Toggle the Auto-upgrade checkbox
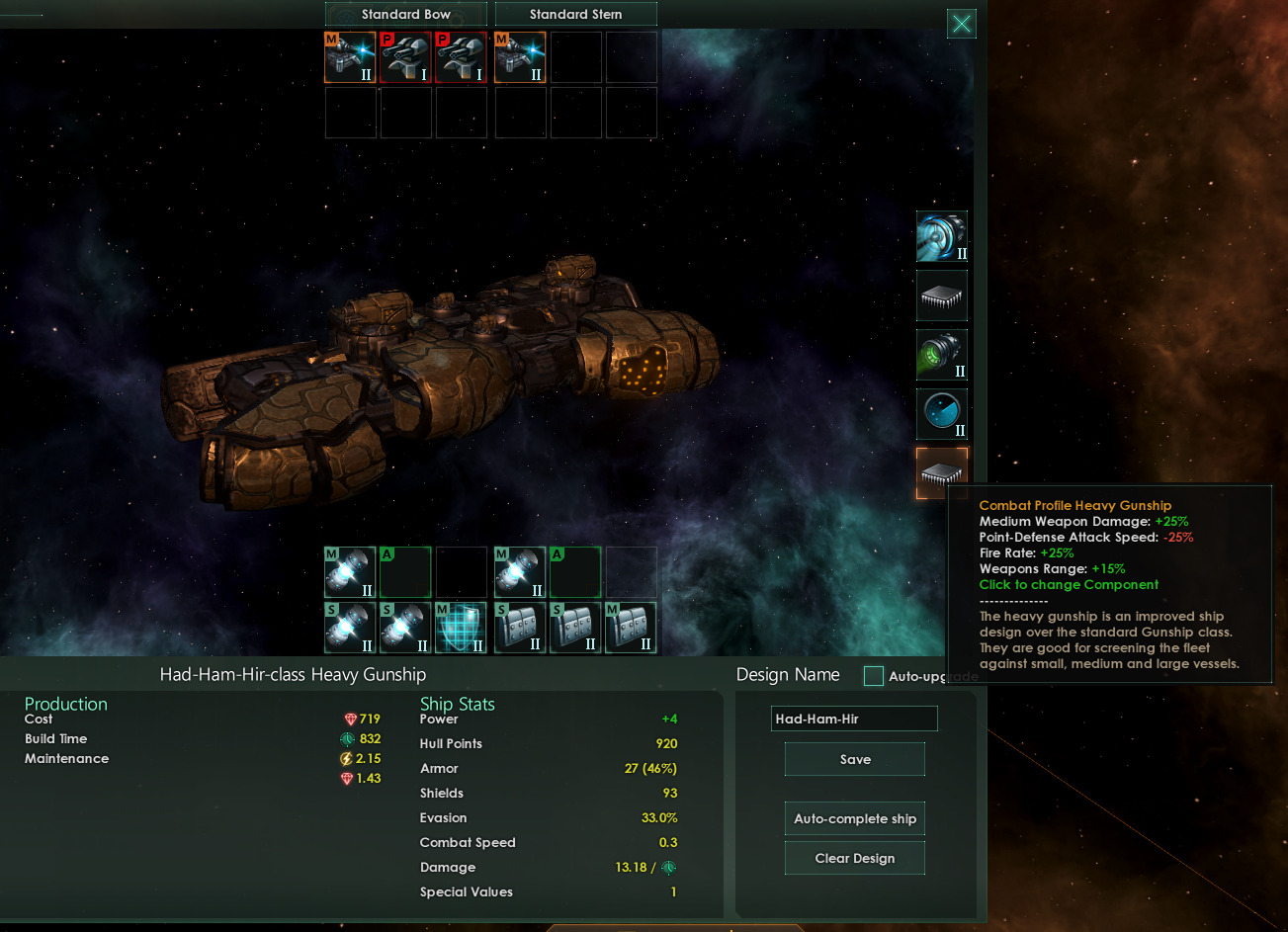 (874, 676)
